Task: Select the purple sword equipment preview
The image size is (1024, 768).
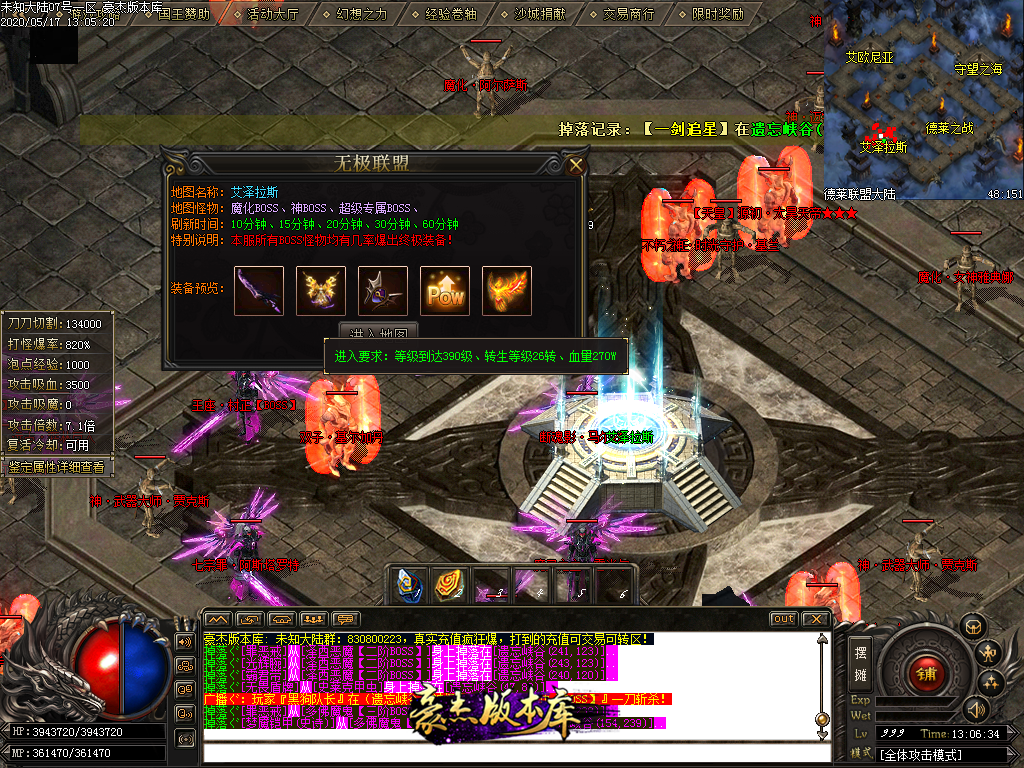Action: click(259, 290)
